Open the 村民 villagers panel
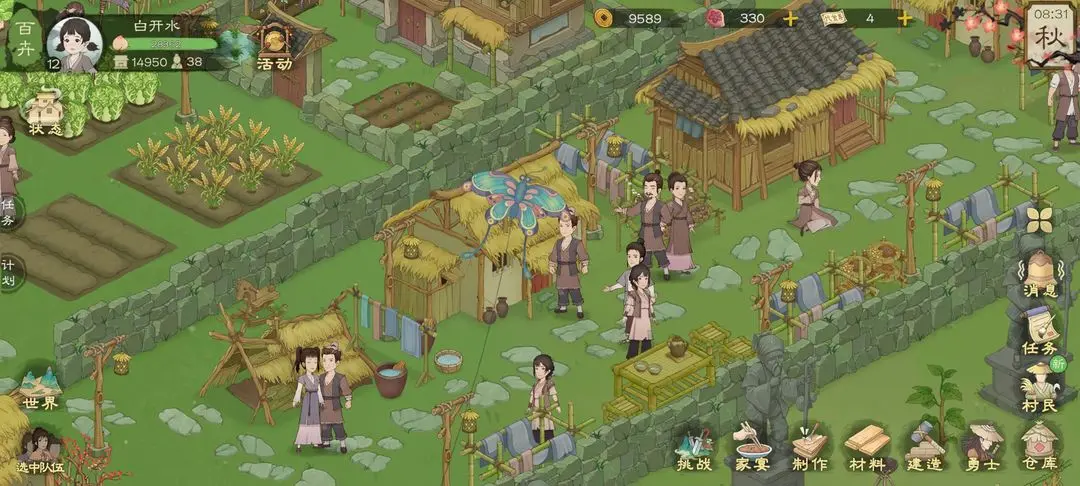The width and height of the screenshot is (1080, 486). (1040, 388)
